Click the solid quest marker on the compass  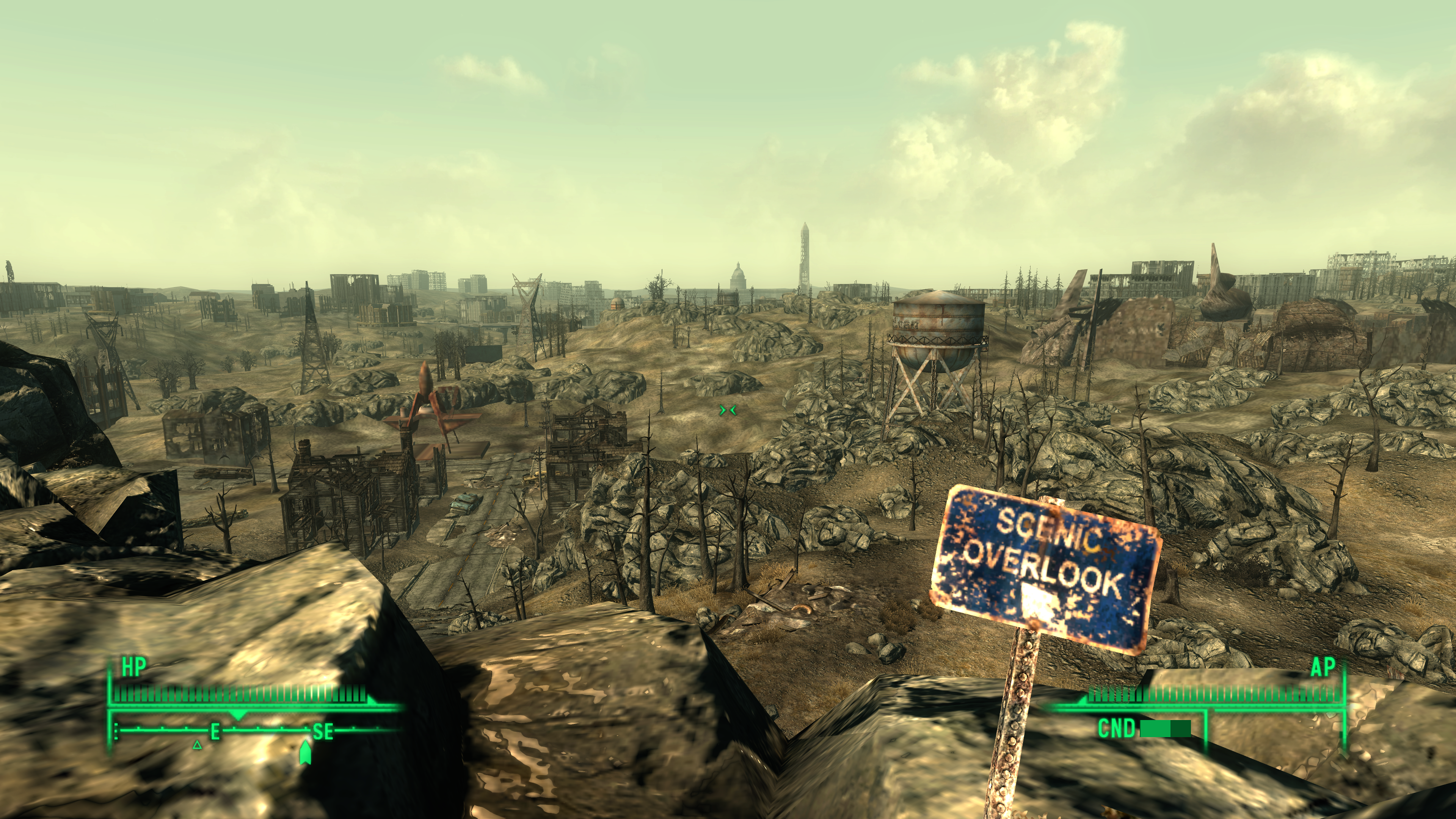305,752
